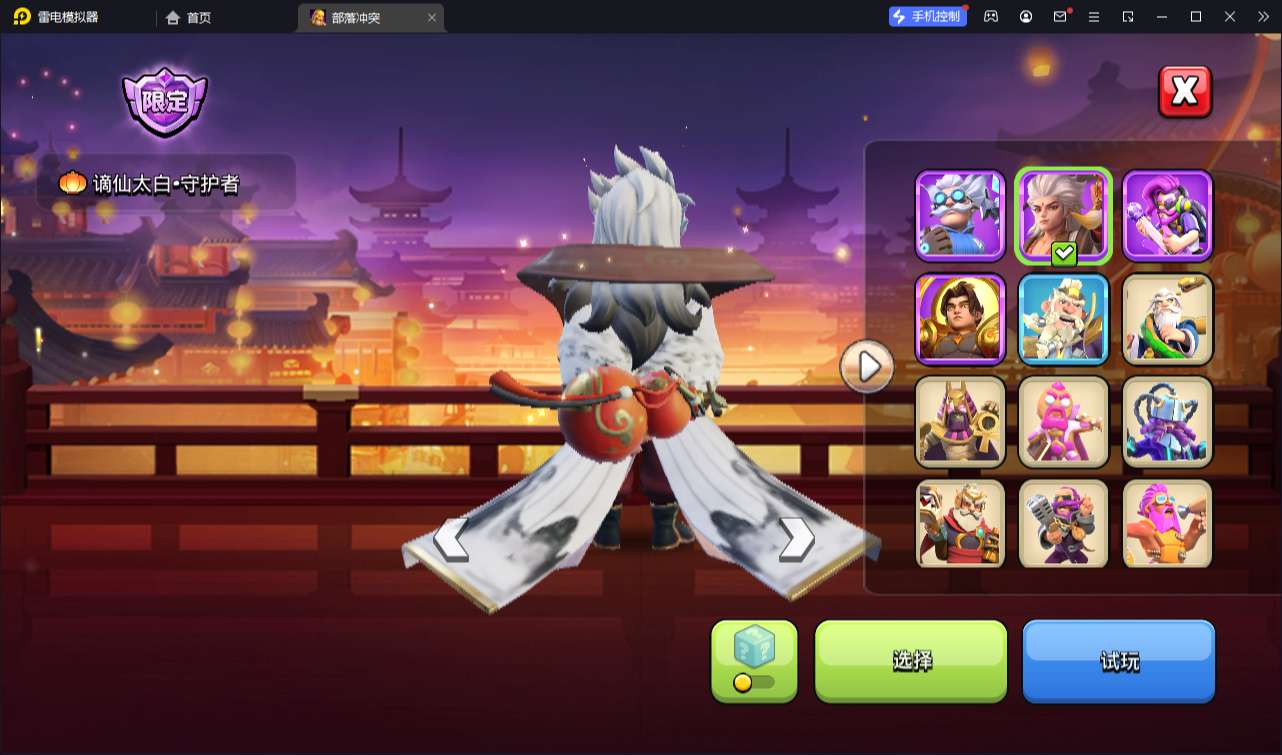Select the blue hero skin in the second row
This screenshot has width=1282, height=755.
tap(1063, 319)
